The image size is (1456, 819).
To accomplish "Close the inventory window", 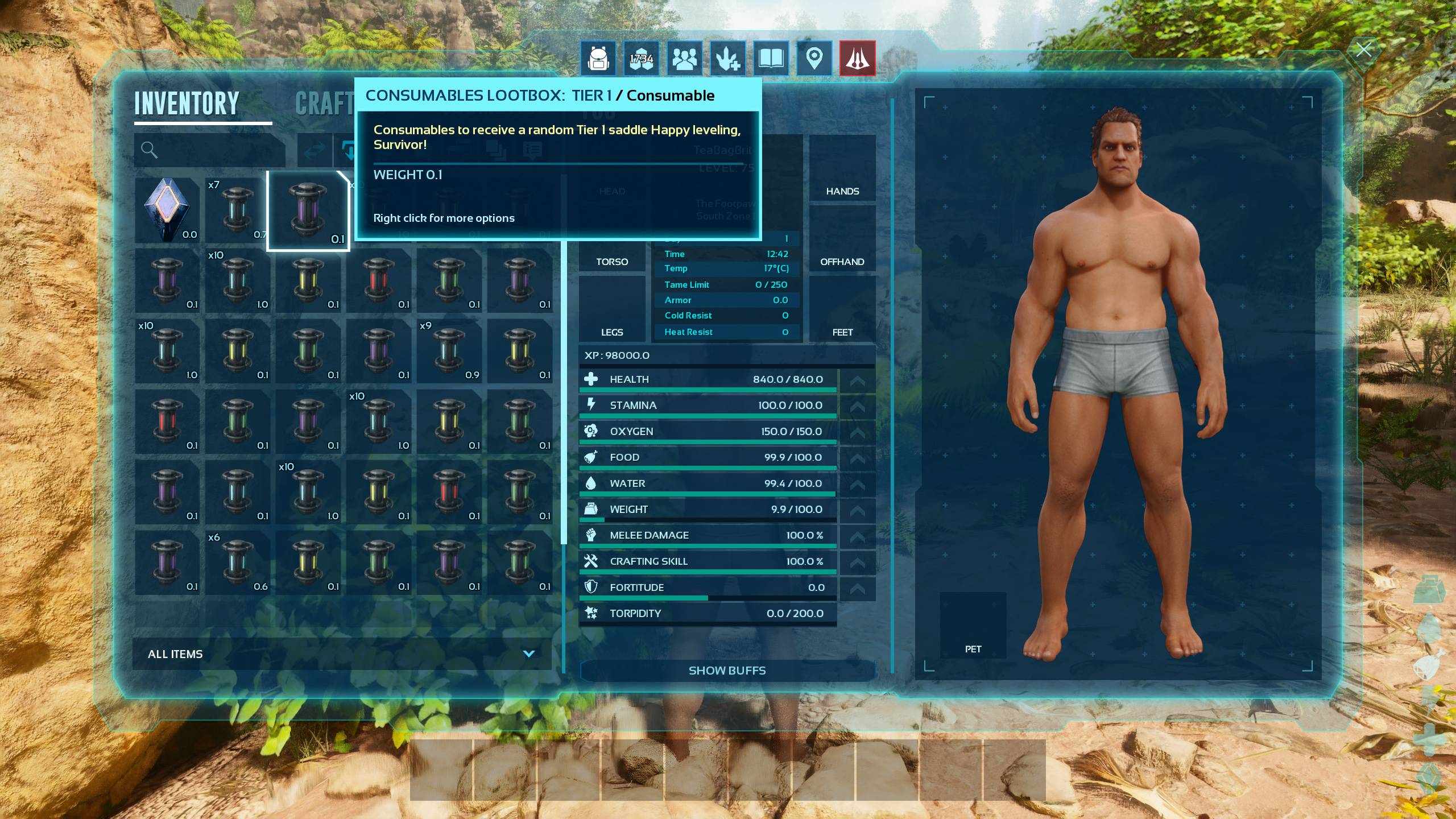I will [x=1363, y=50].
